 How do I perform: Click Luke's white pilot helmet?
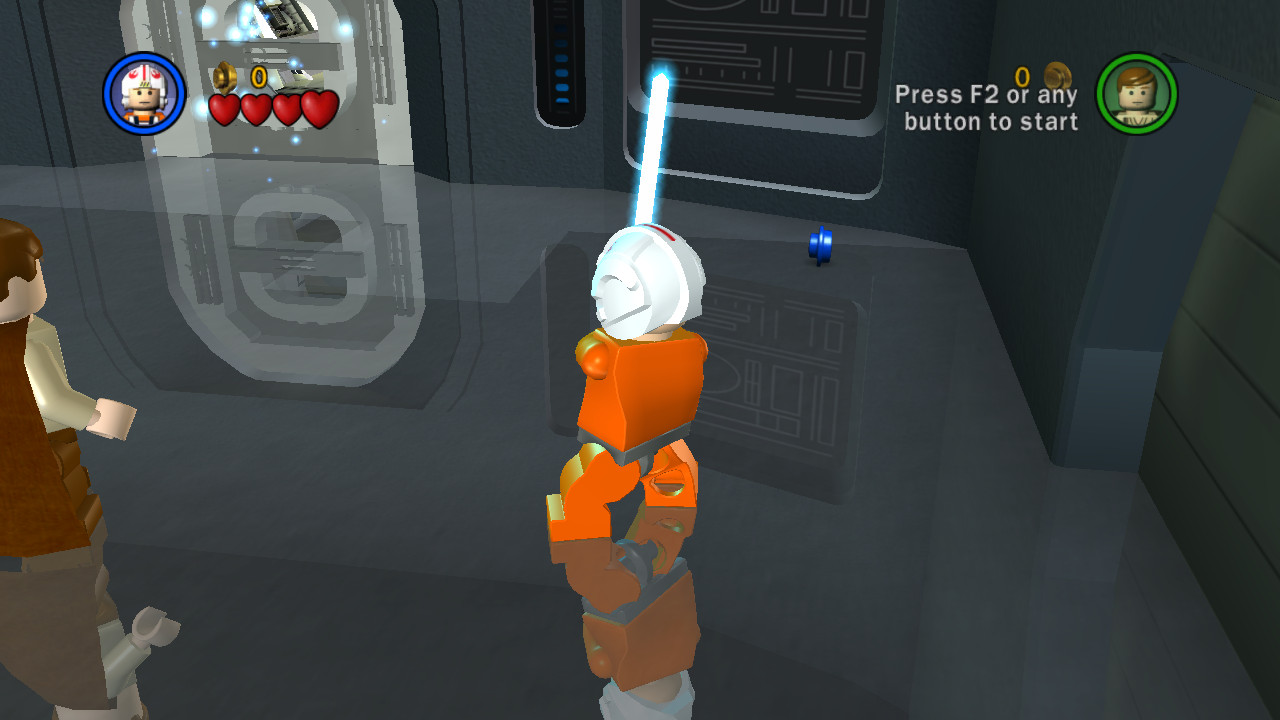click(648, 280)
